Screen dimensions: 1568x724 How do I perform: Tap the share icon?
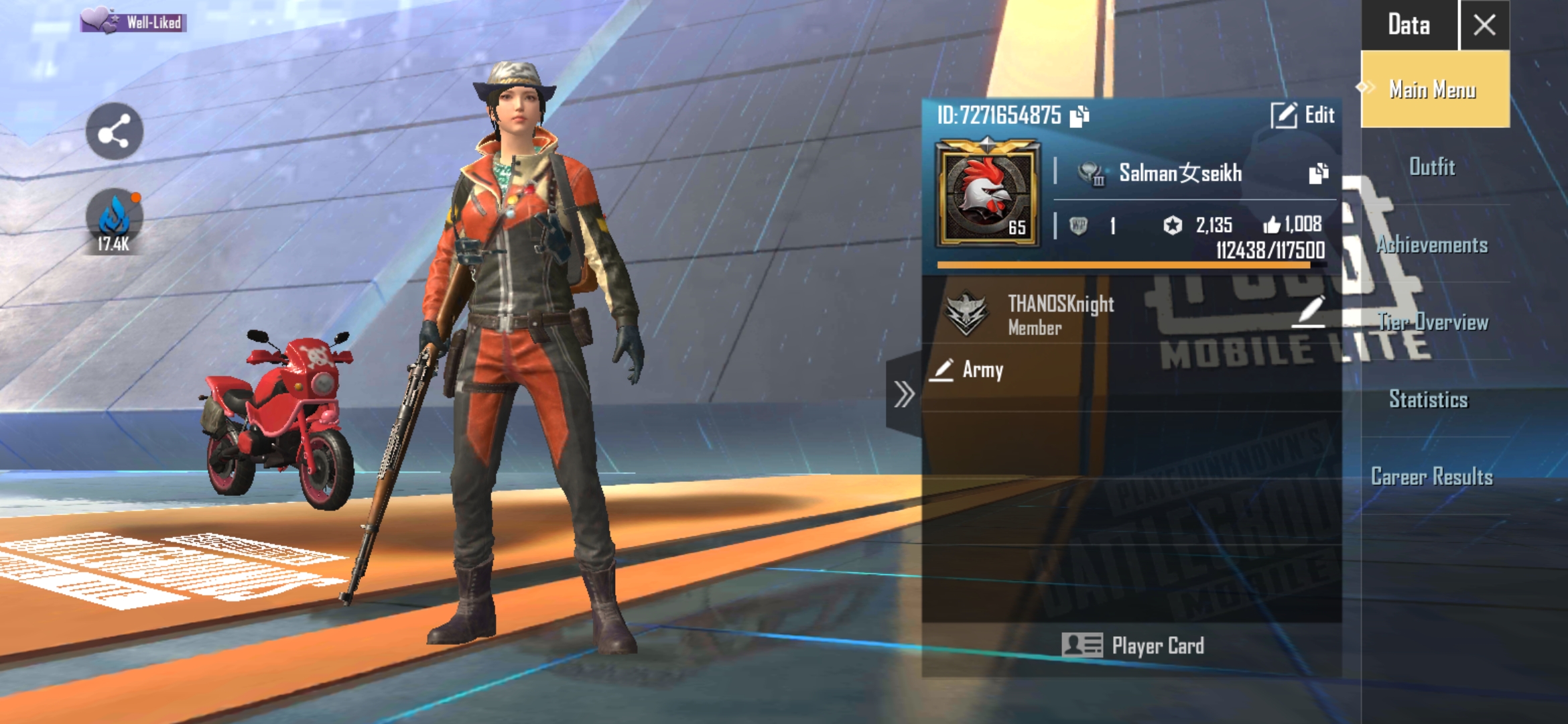115,131
